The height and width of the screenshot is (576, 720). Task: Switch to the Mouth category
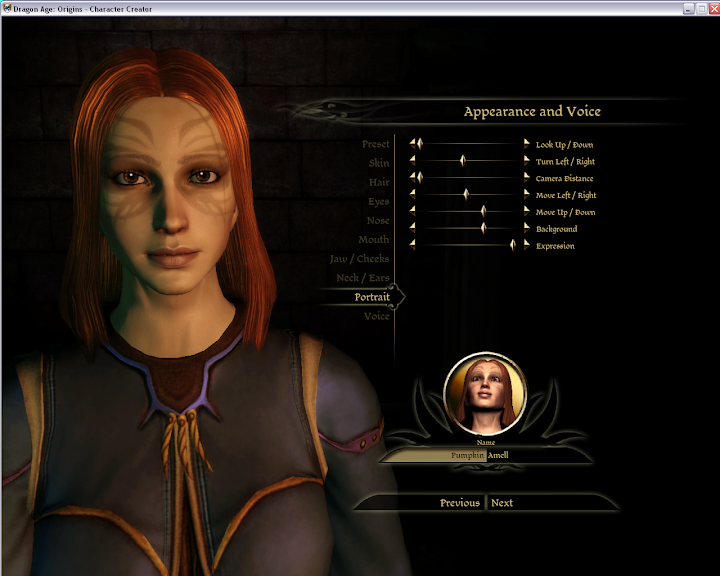point(374,239)
